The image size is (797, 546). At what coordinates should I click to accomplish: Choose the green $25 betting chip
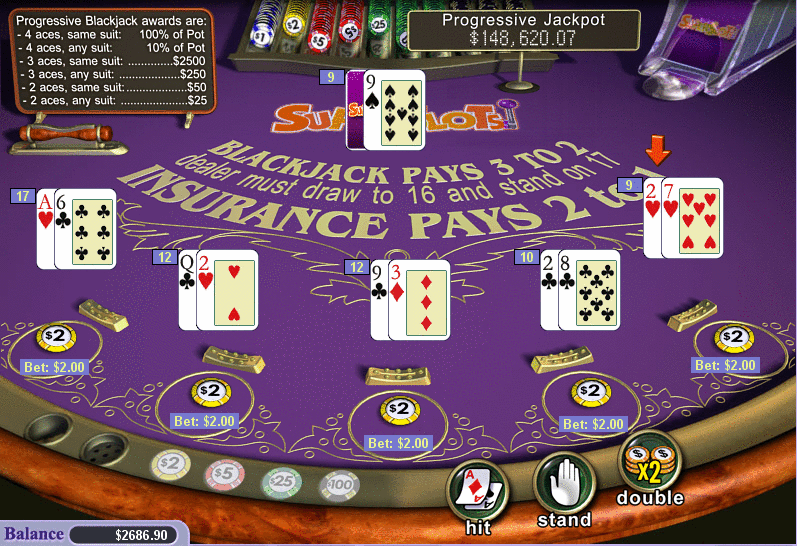(281, 481)
